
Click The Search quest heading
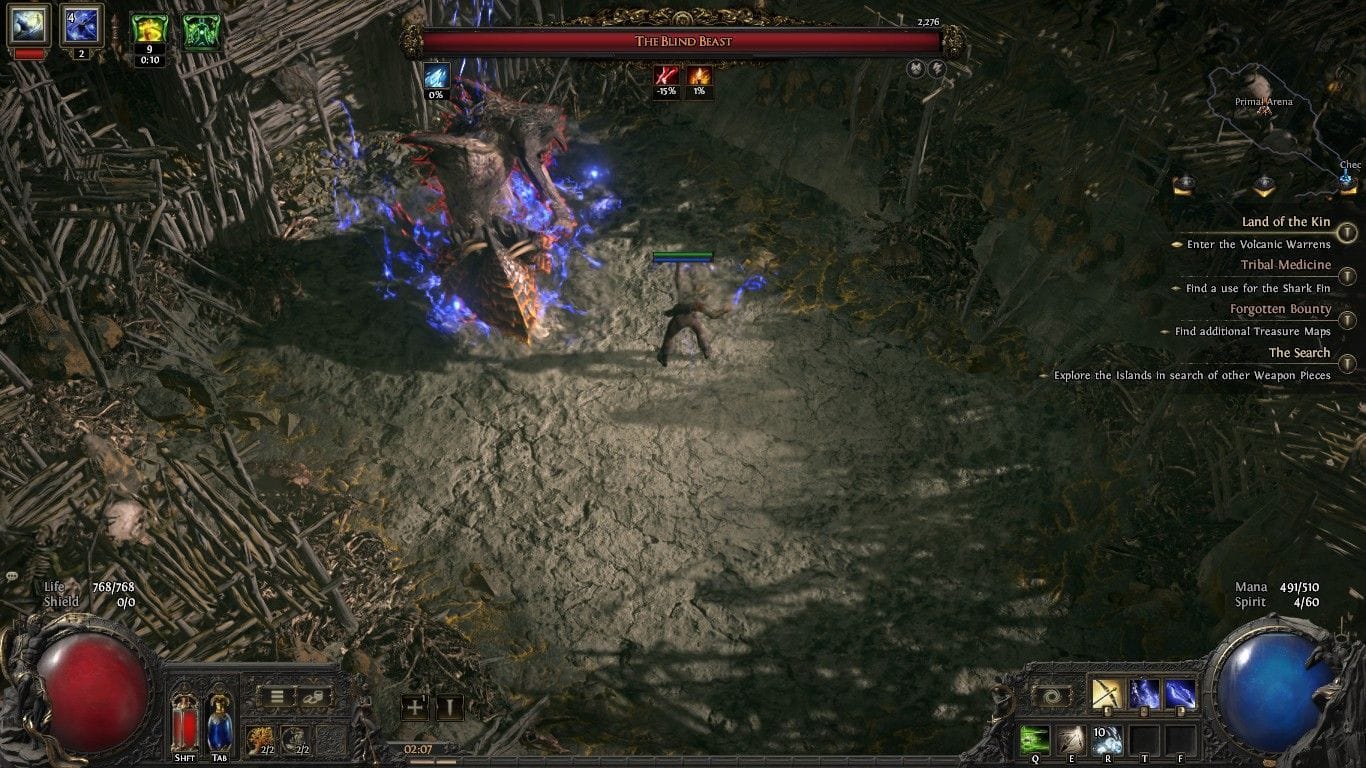(1298, 353)
